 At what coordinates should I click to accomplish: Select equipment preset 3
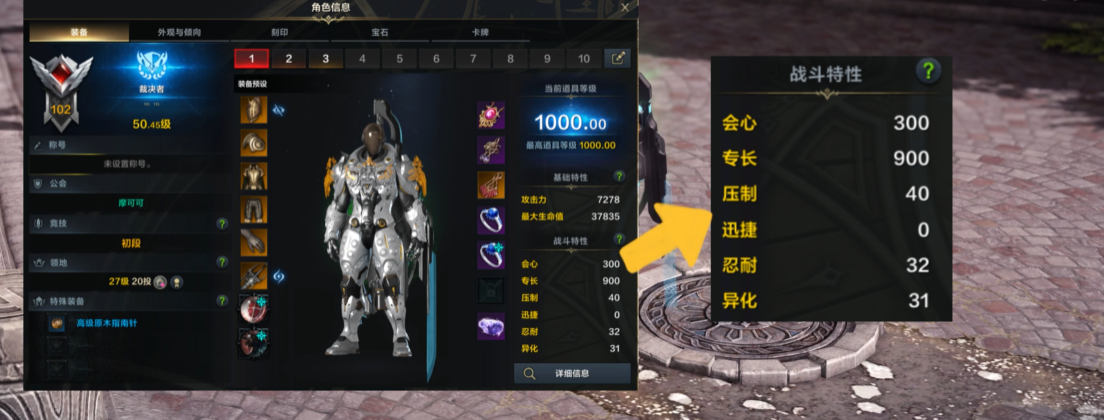pos(325,58)
